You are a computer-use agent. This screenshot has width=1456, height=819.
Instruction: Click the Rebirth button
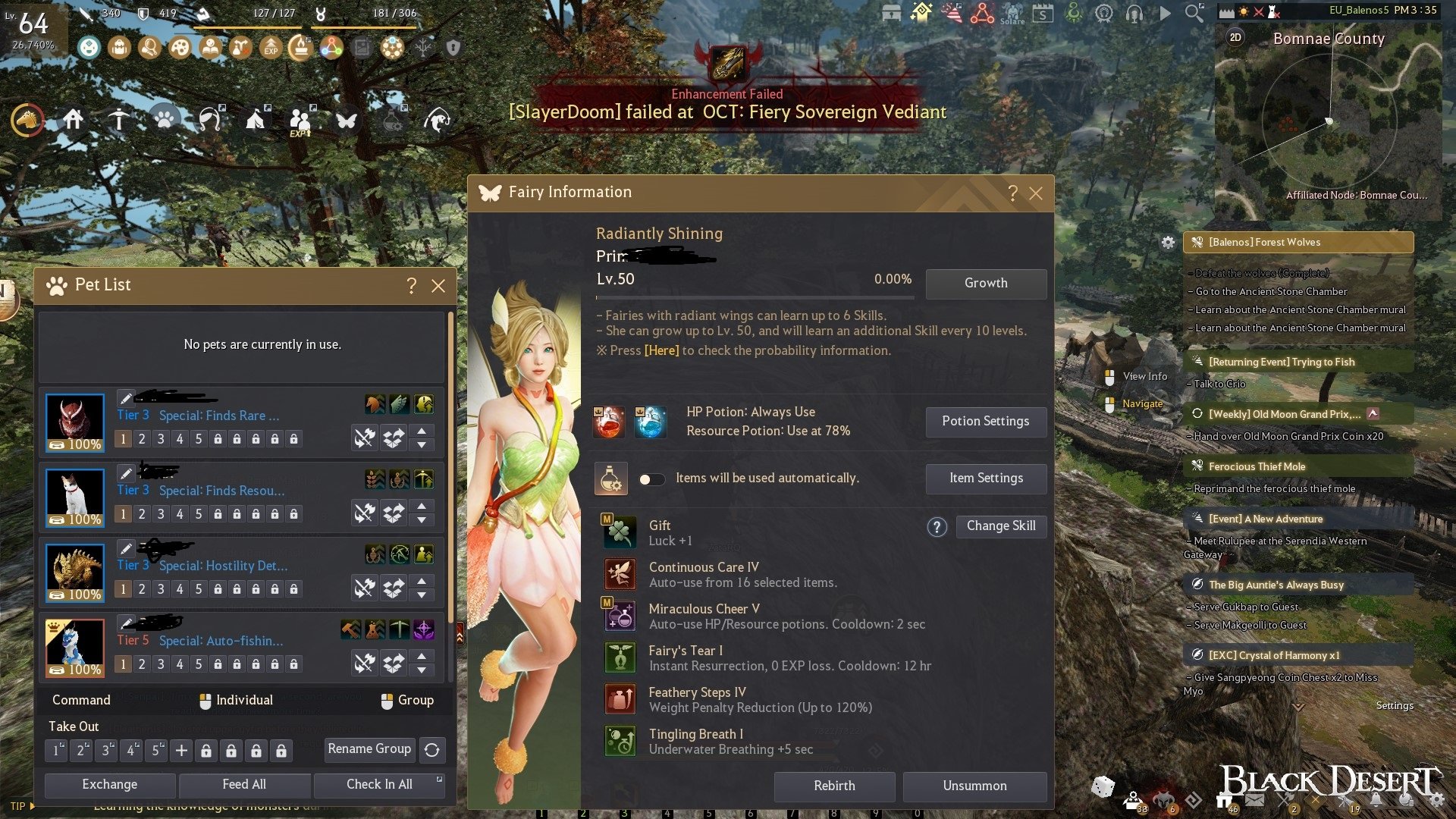pos(834,786)
